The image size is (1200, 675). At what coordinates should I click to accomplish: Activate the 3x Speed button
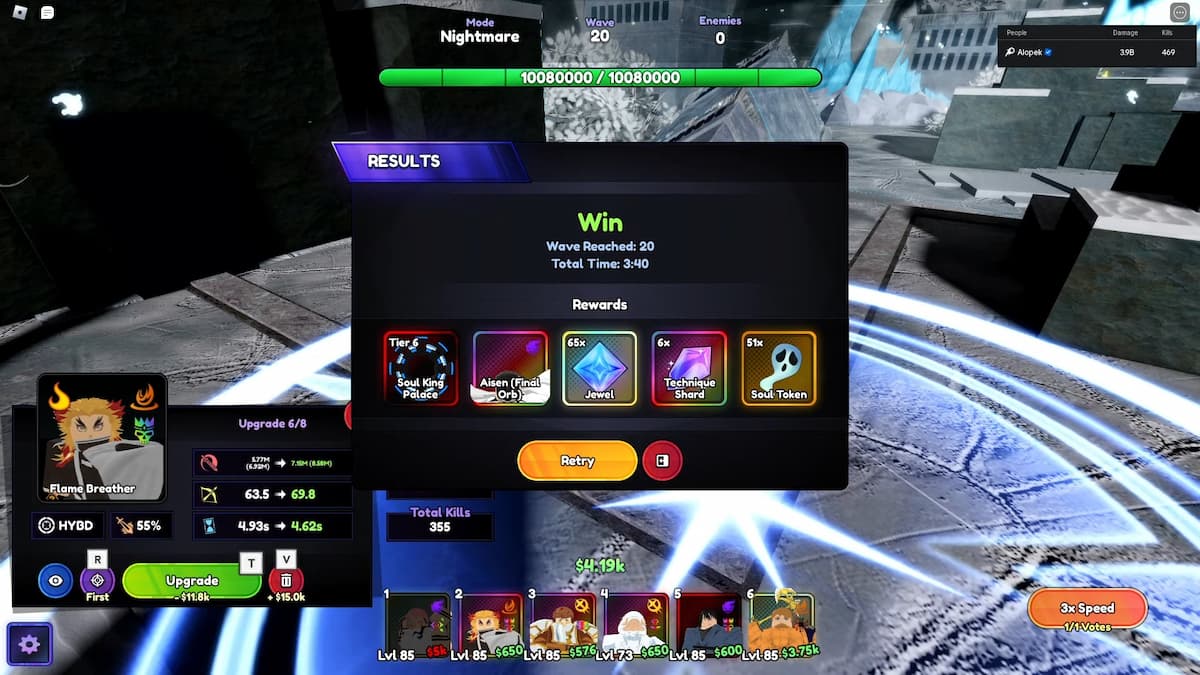pos(1087,609)
